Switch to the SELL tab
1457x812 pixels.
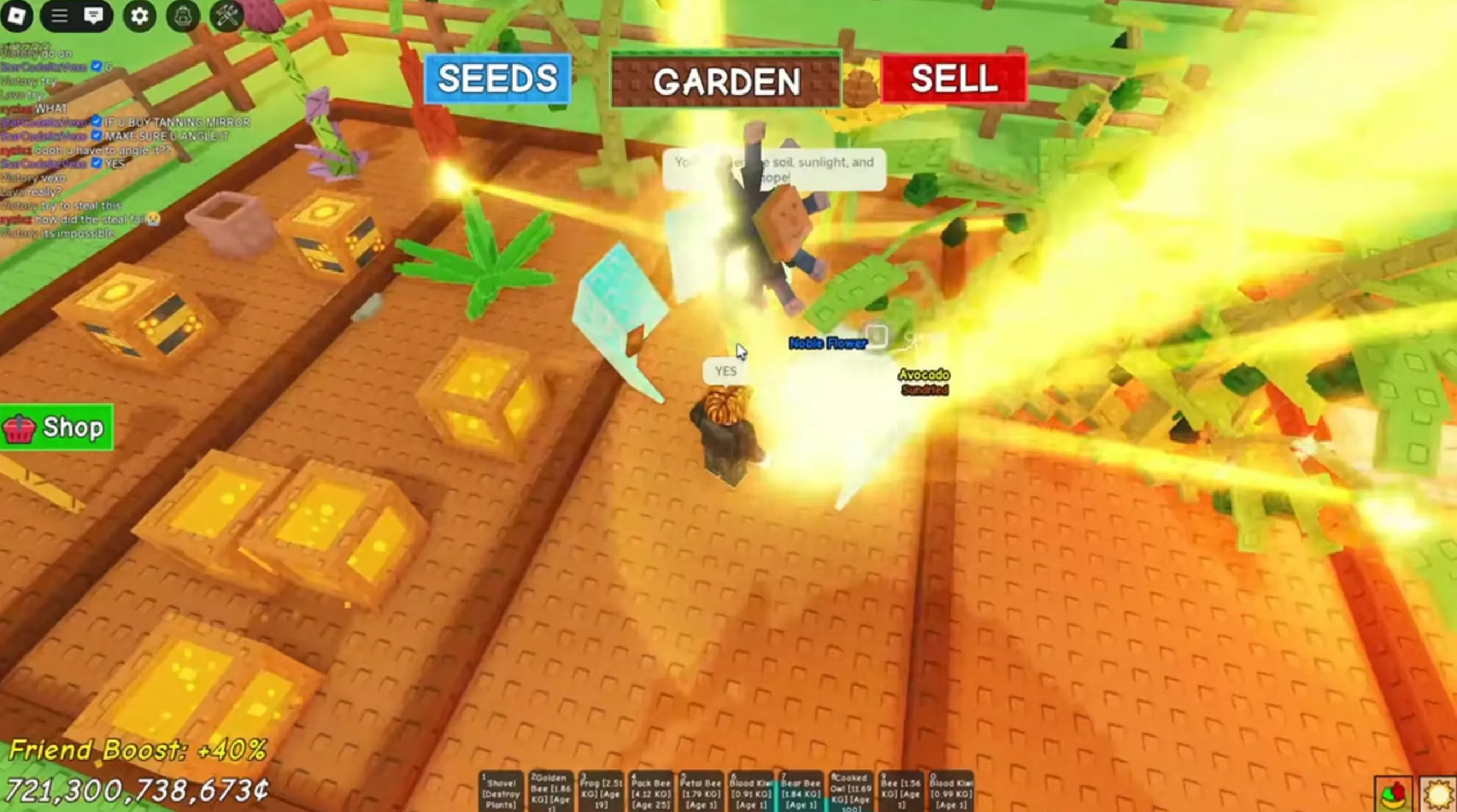coord(954,80)
